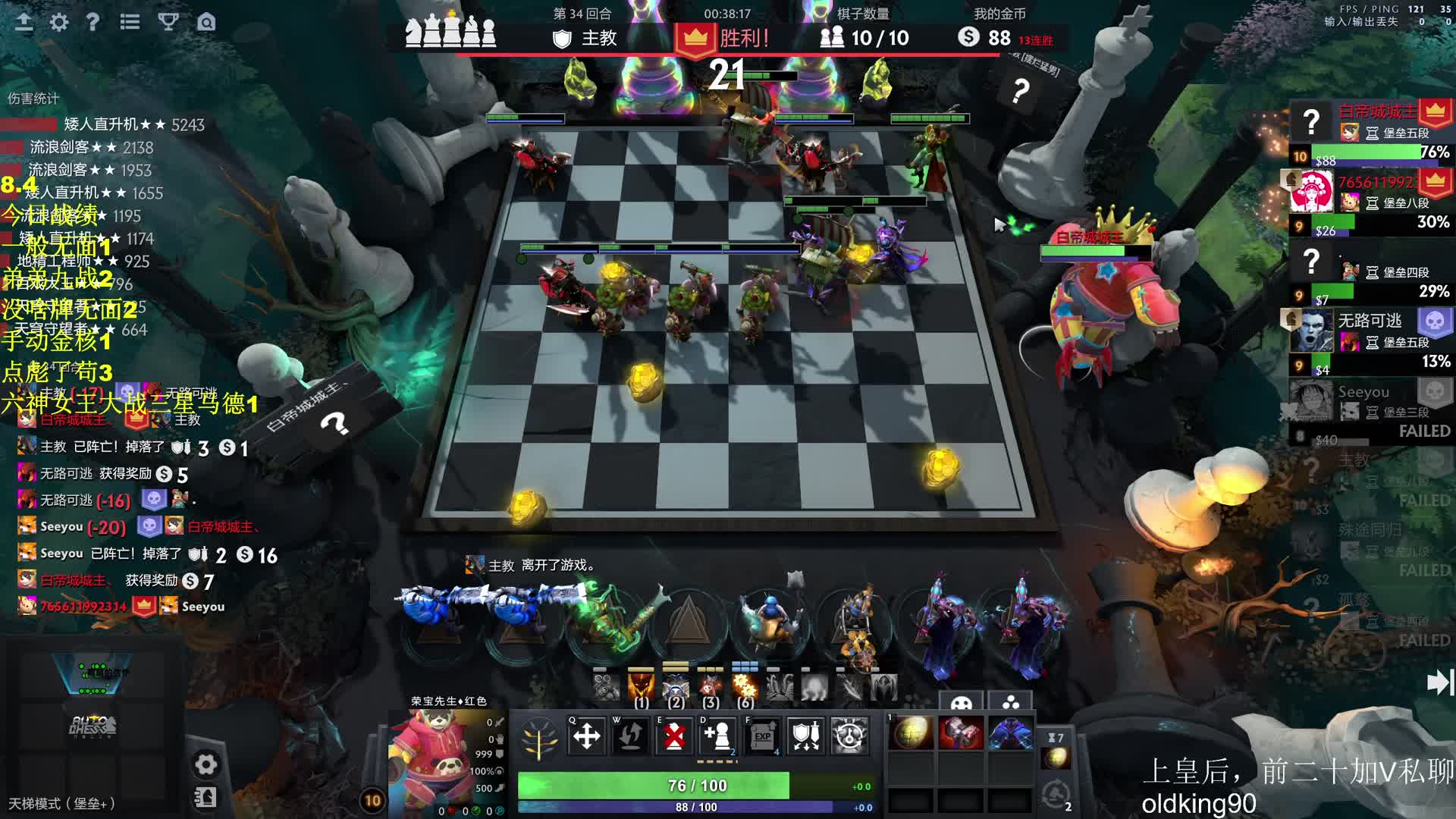This screenshot has width=1456, height=819.
Task: Activate the move chess piece ability
Action: click(x=586, y=735)
